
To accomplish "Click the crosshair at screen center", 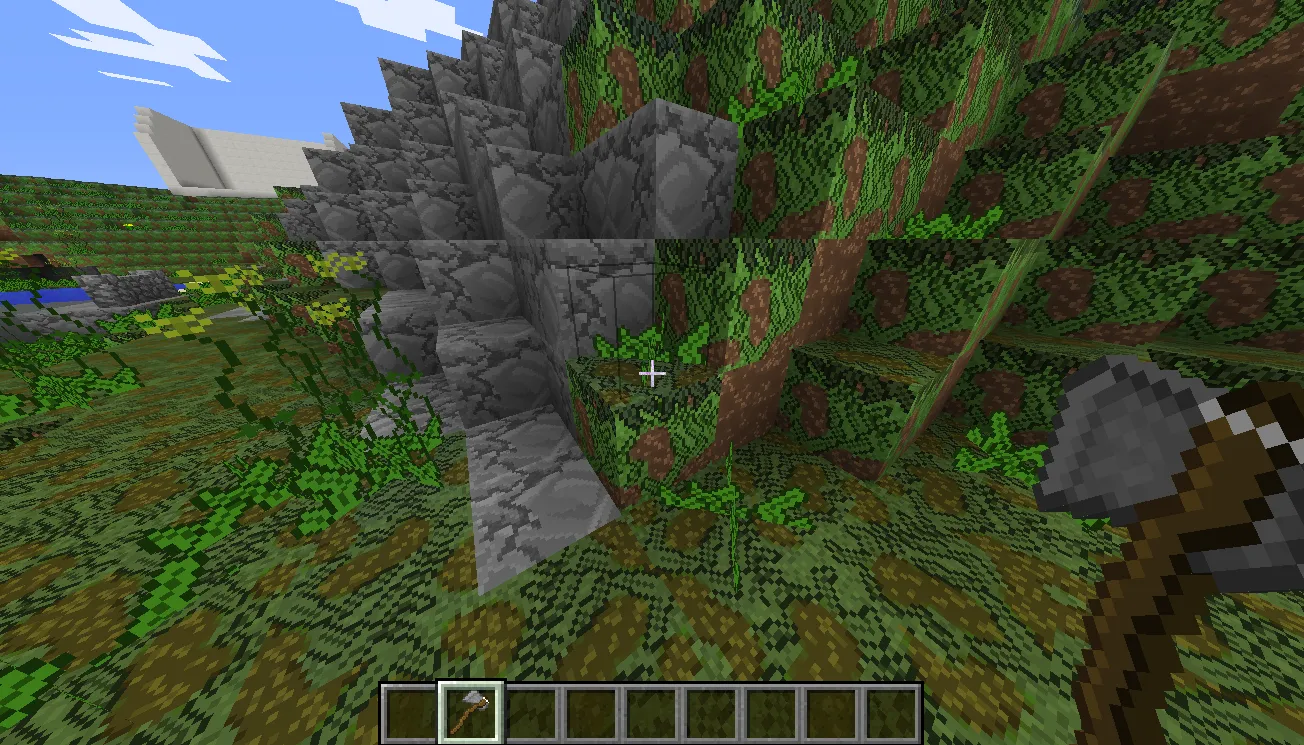I will 654,372.
